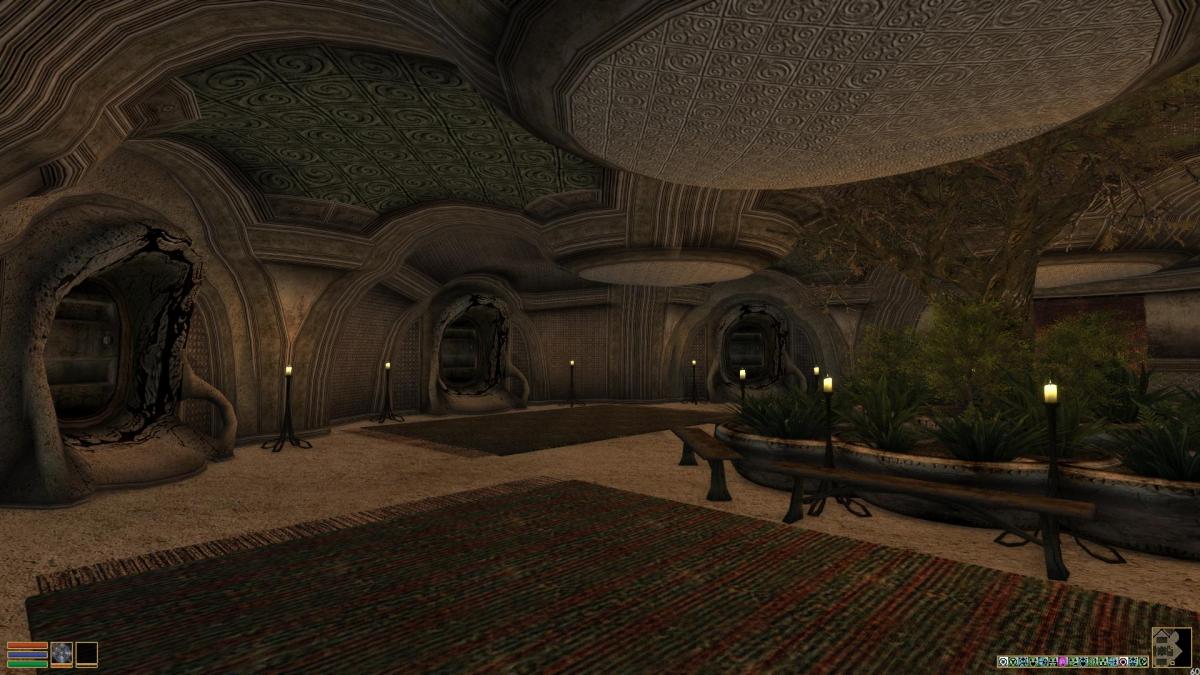
Task: Select the empty black spell slot
Action: (x=87, y=654)
